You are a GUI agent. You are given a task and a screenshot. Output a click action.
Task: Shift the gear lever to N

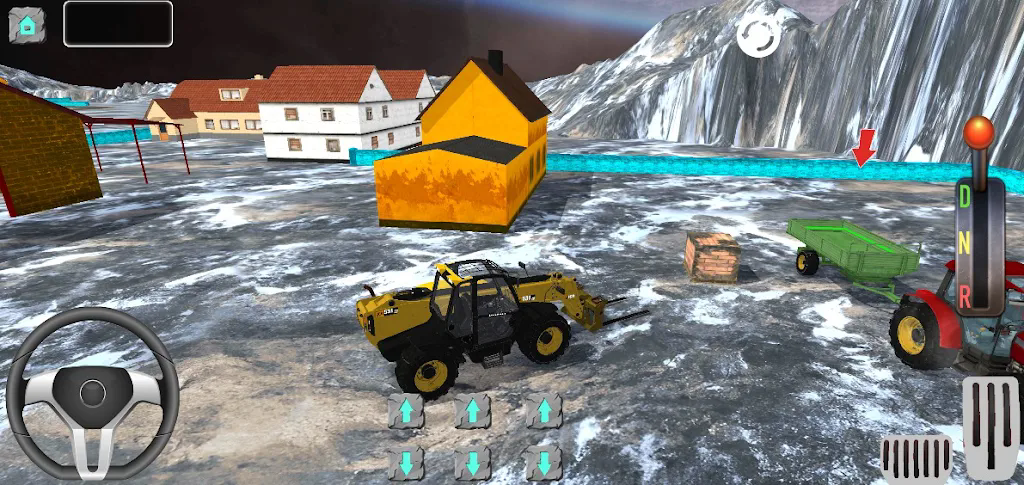[965, 245]
